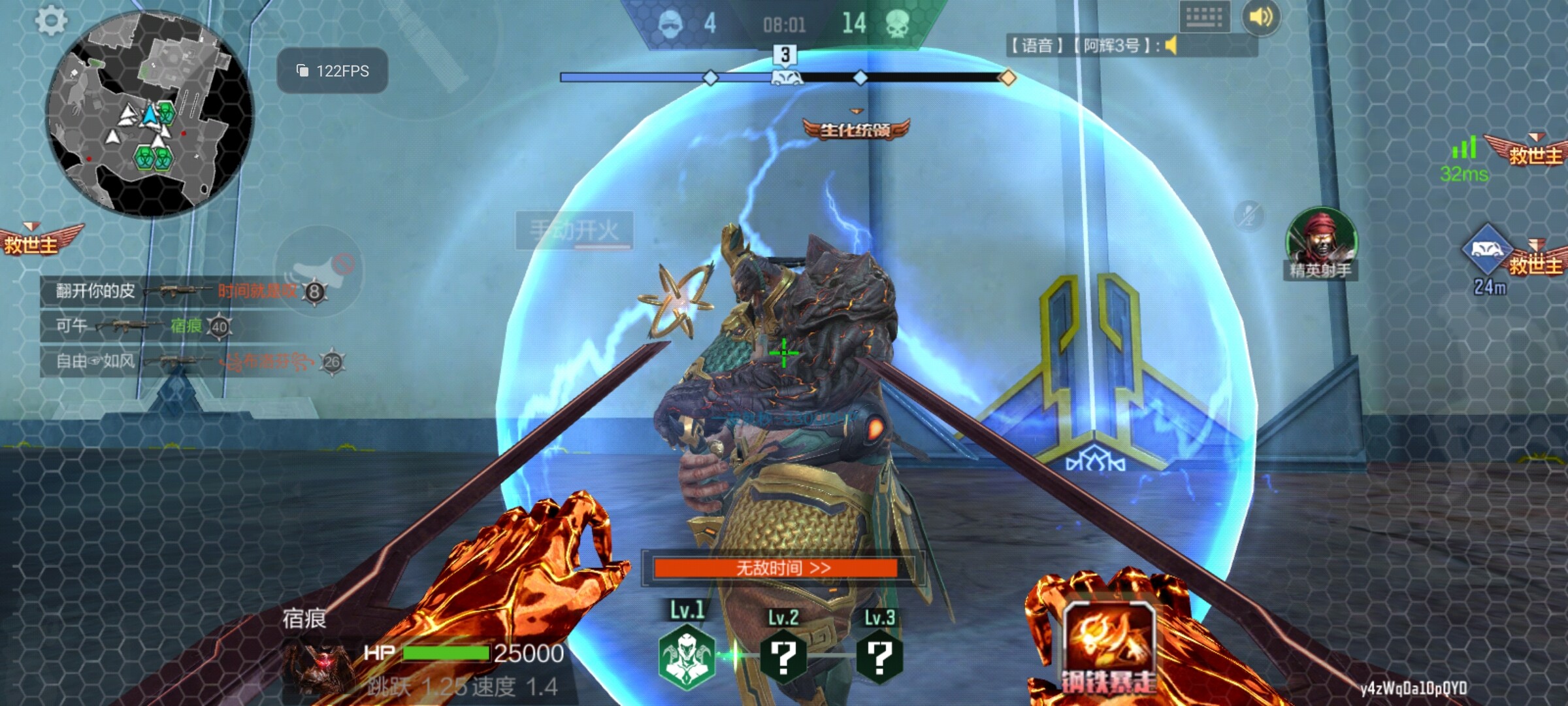The height and width of the screenshot is (706, 1568).
Task: Select the Lv.1 evolution icon
Action: [x=686, y=656]
